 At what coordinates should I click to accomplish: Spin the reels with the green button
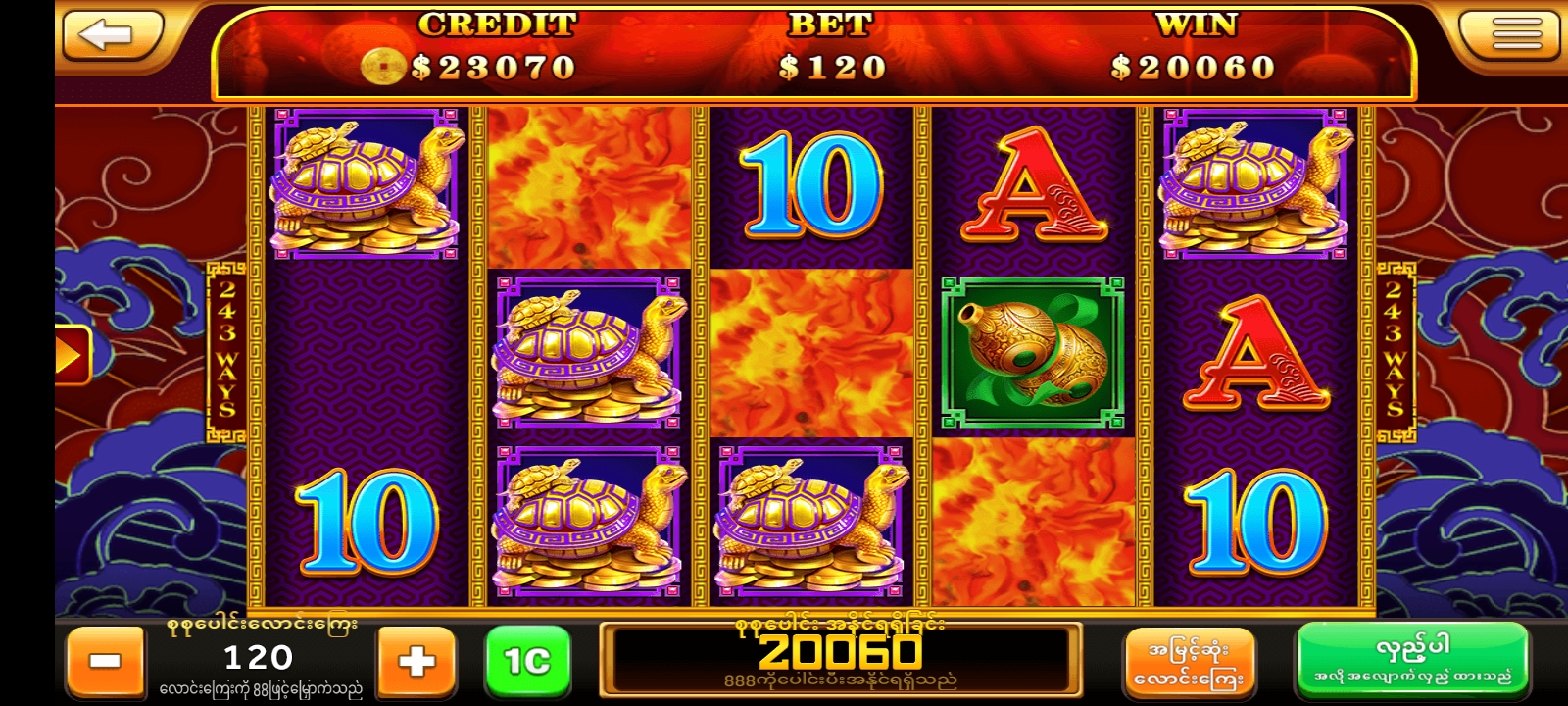[x=1412, y=660]
